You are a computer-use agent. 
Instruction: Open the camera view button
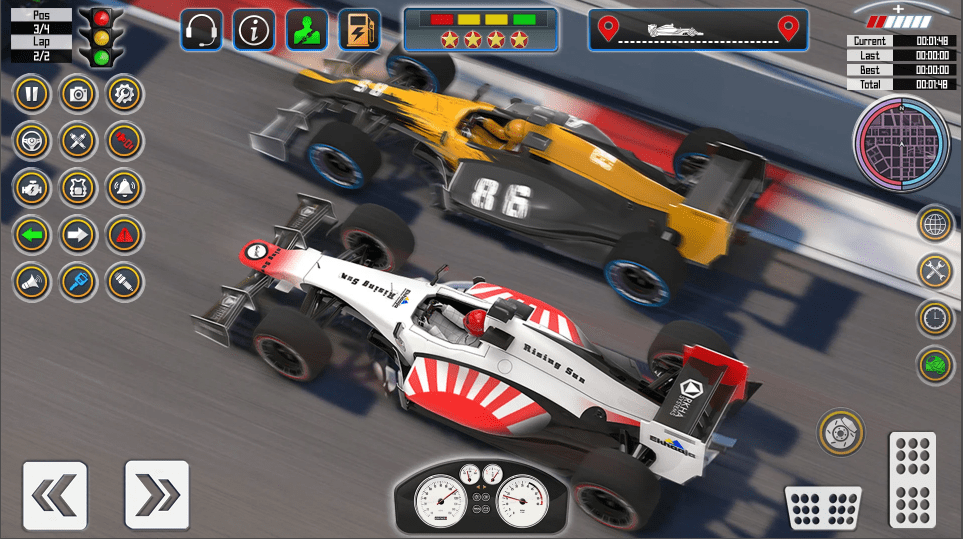[78, 95]
